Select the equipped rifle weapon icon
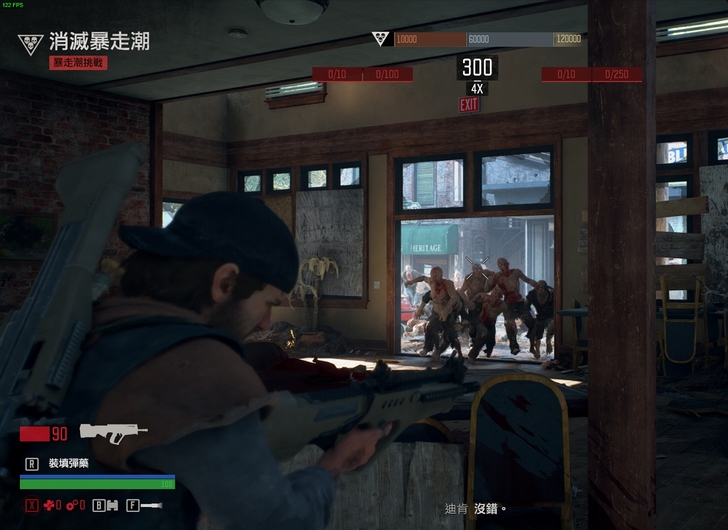The width and height of the screenshot is (728, 530). click(x=113, y=432)
